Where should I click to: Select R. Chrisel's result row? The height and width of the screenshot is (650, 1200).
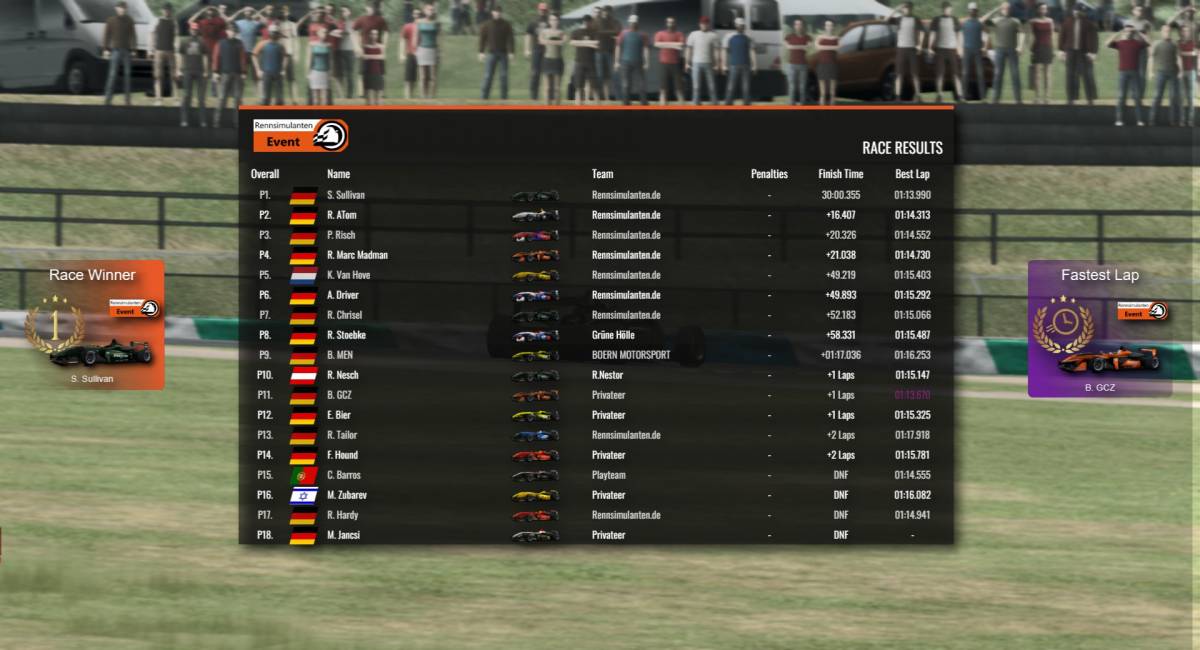tap(595, 315)
